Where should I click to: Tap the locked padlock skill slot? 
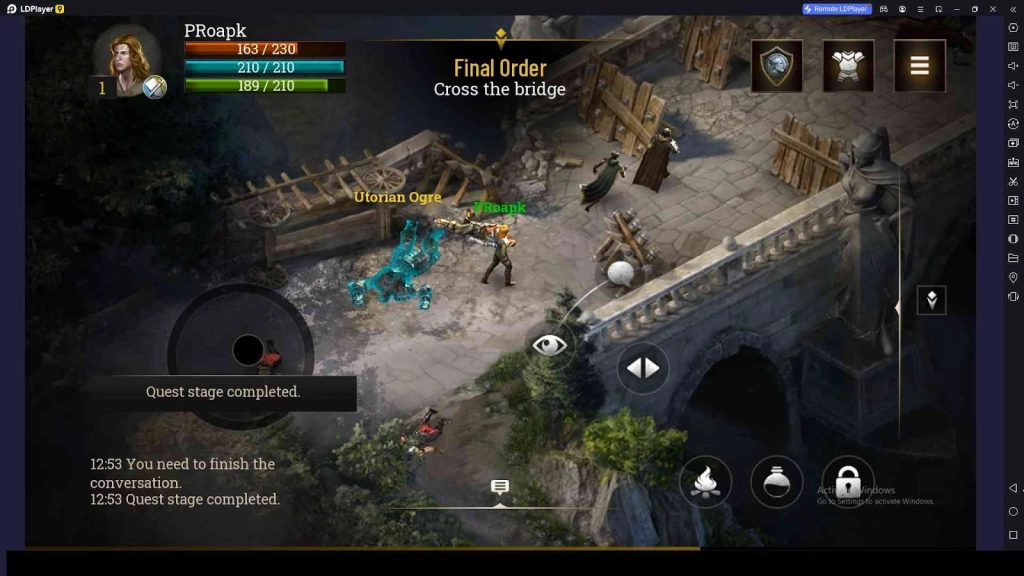pos(847,481)
